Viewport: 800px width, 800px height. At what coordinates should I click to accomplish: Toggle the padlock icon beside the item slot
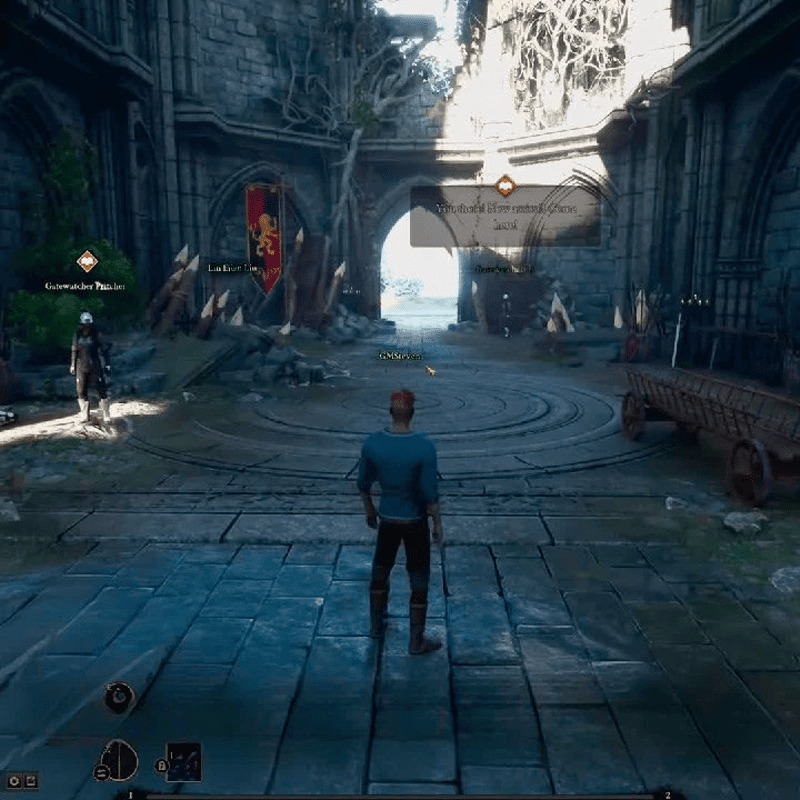tap(161, 766)
